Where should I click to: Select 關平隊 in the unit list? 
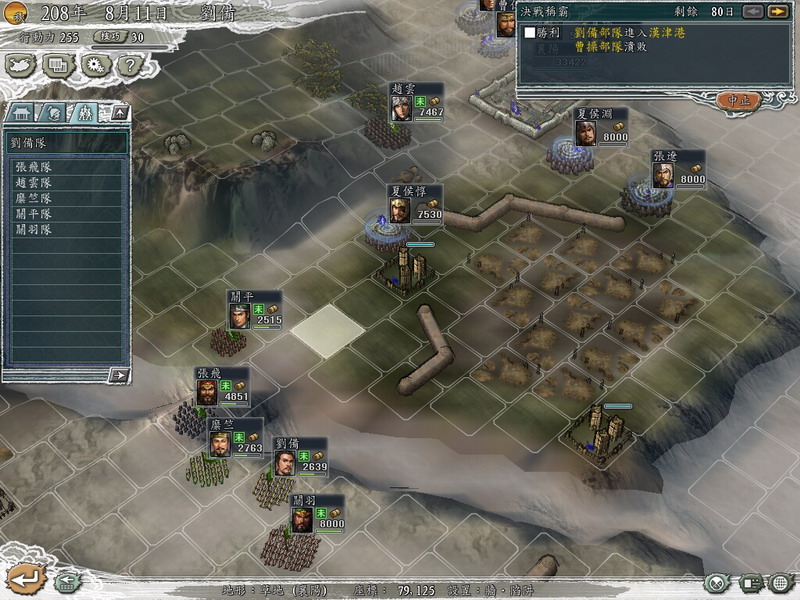pyautogui.click(x=33, y=214)
